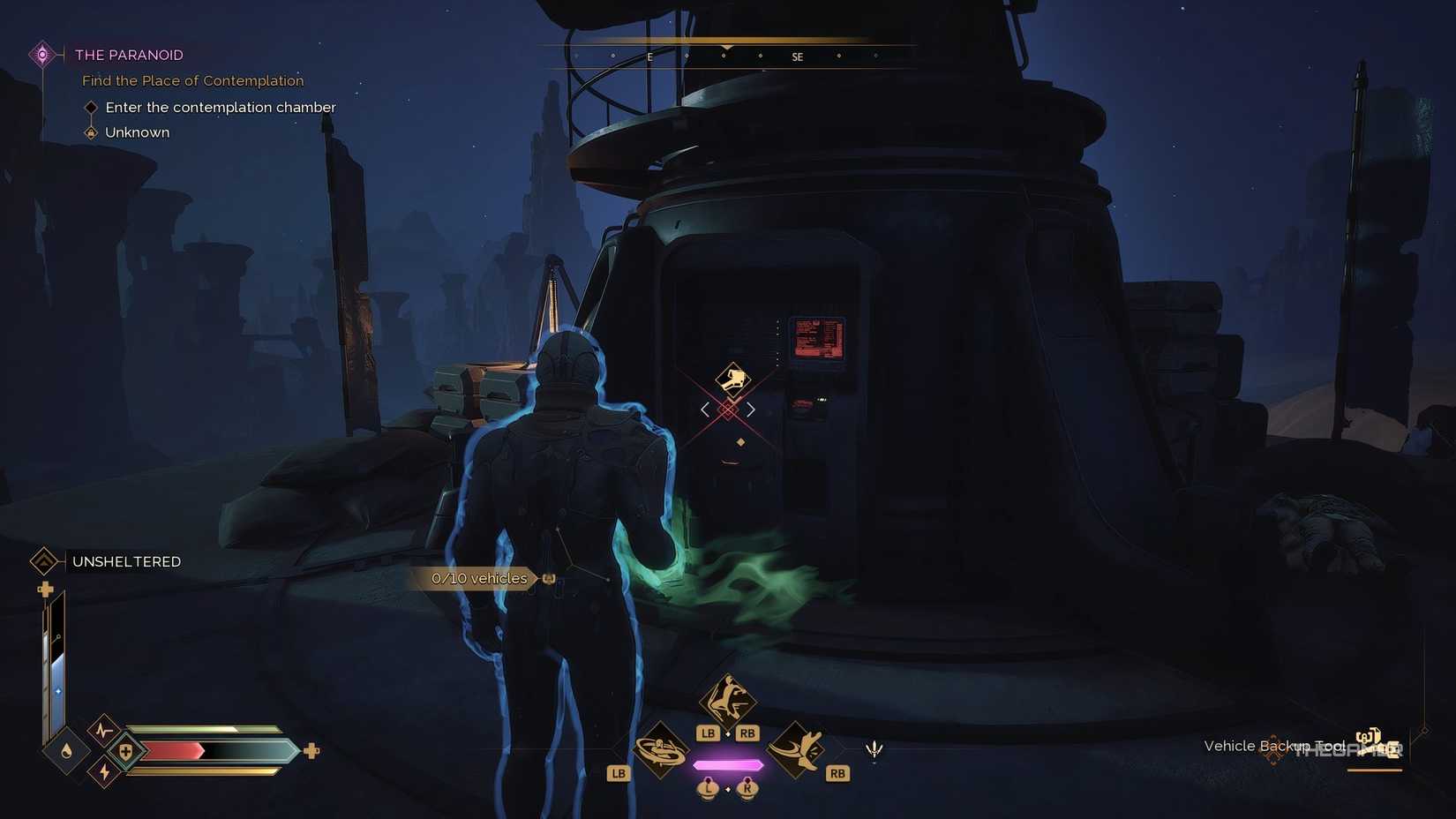1456x819 pixels.
Task: Click the Find the Place of Contemplation text
Action: [x=192, y=80]
